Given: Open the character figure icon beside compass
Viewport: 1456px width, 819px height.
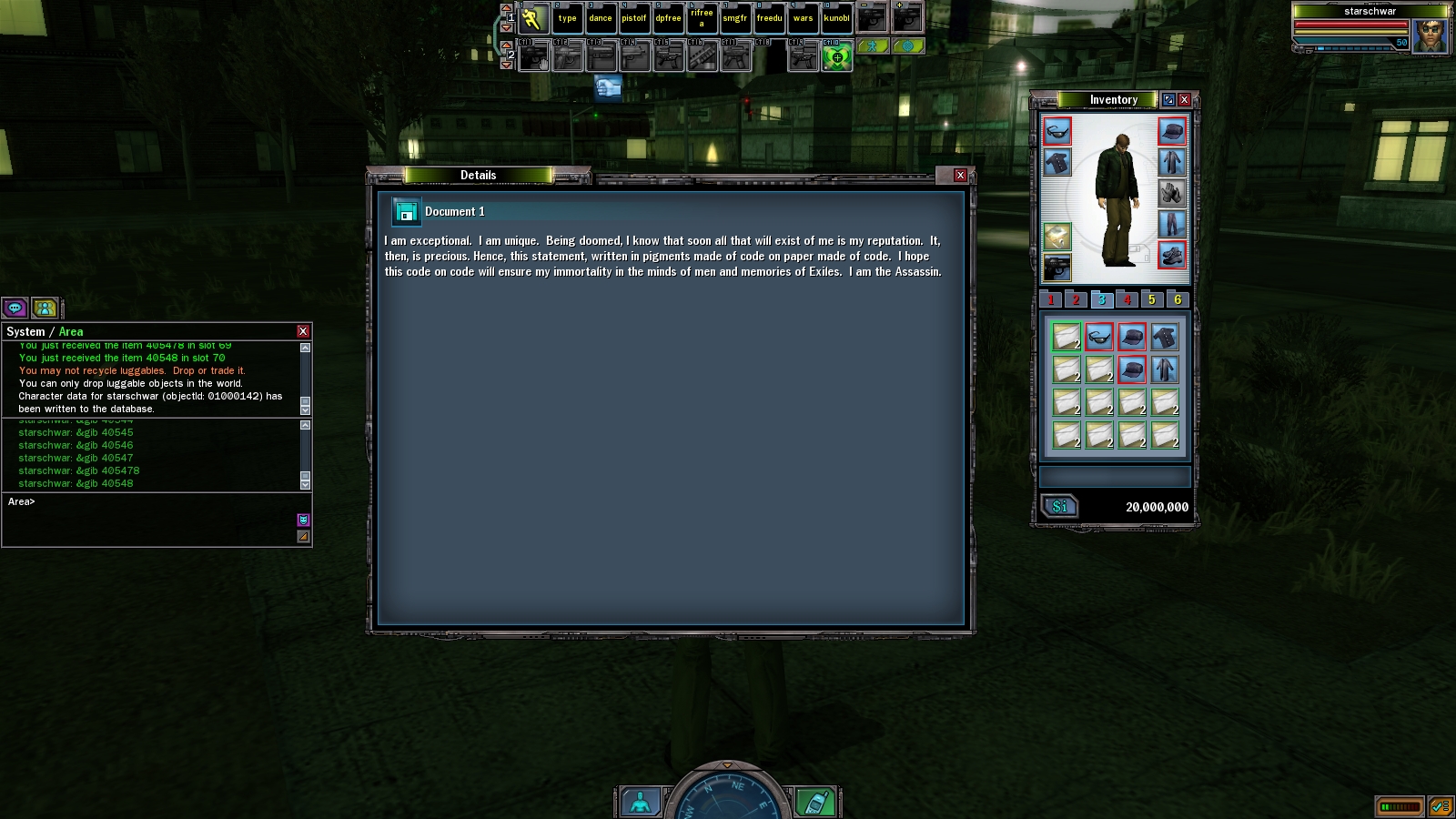Looking at the screenshot, I should pos(641,803).
